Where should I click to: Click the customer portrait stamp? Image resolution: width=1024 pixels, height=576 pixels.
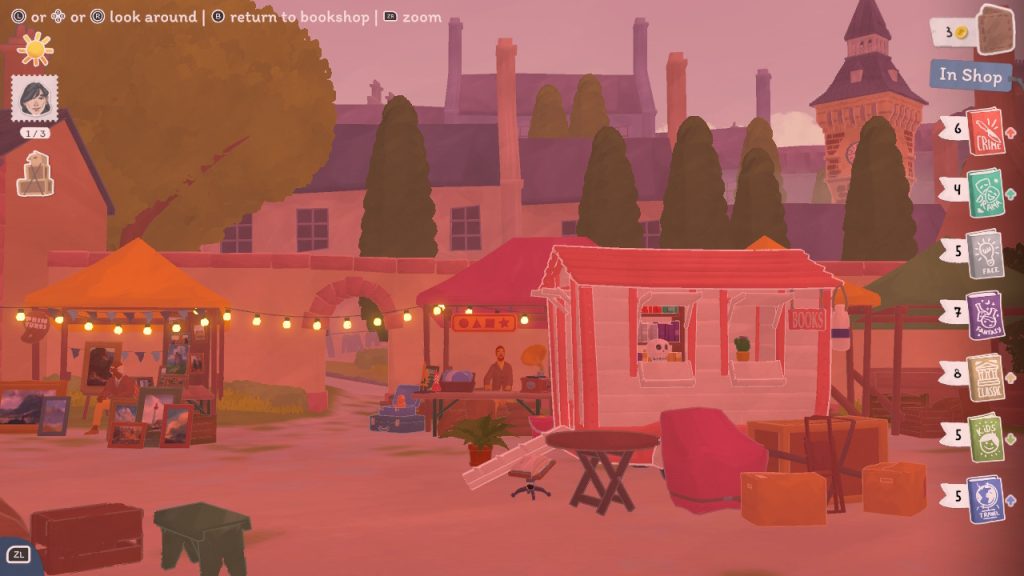coord(34,99)
